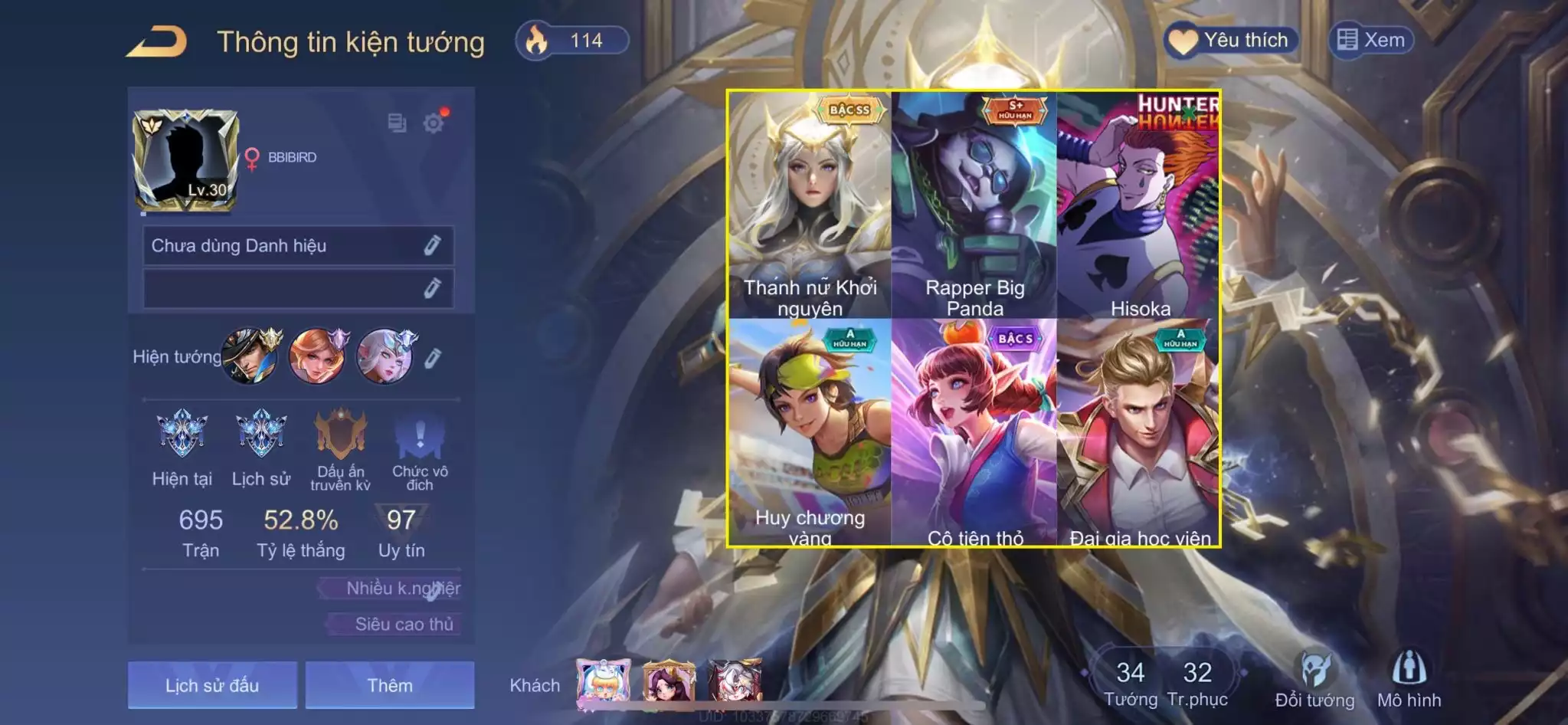
Task: Click the Yêu thích favorites button
Action: pyautogui.click(x=1231, y=41)
